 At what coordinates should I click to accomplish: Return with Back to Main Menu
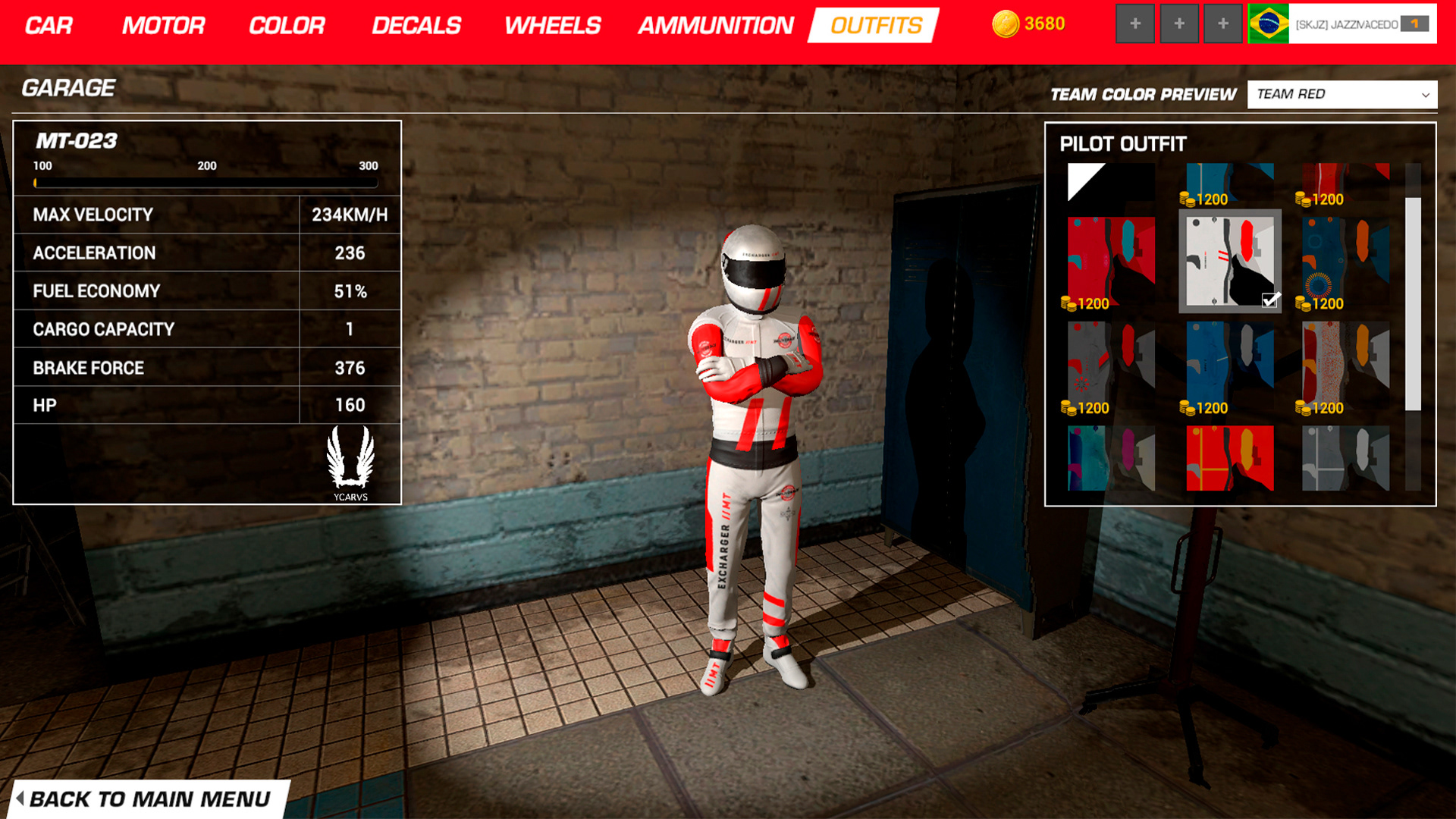click(x=148, y=799)
